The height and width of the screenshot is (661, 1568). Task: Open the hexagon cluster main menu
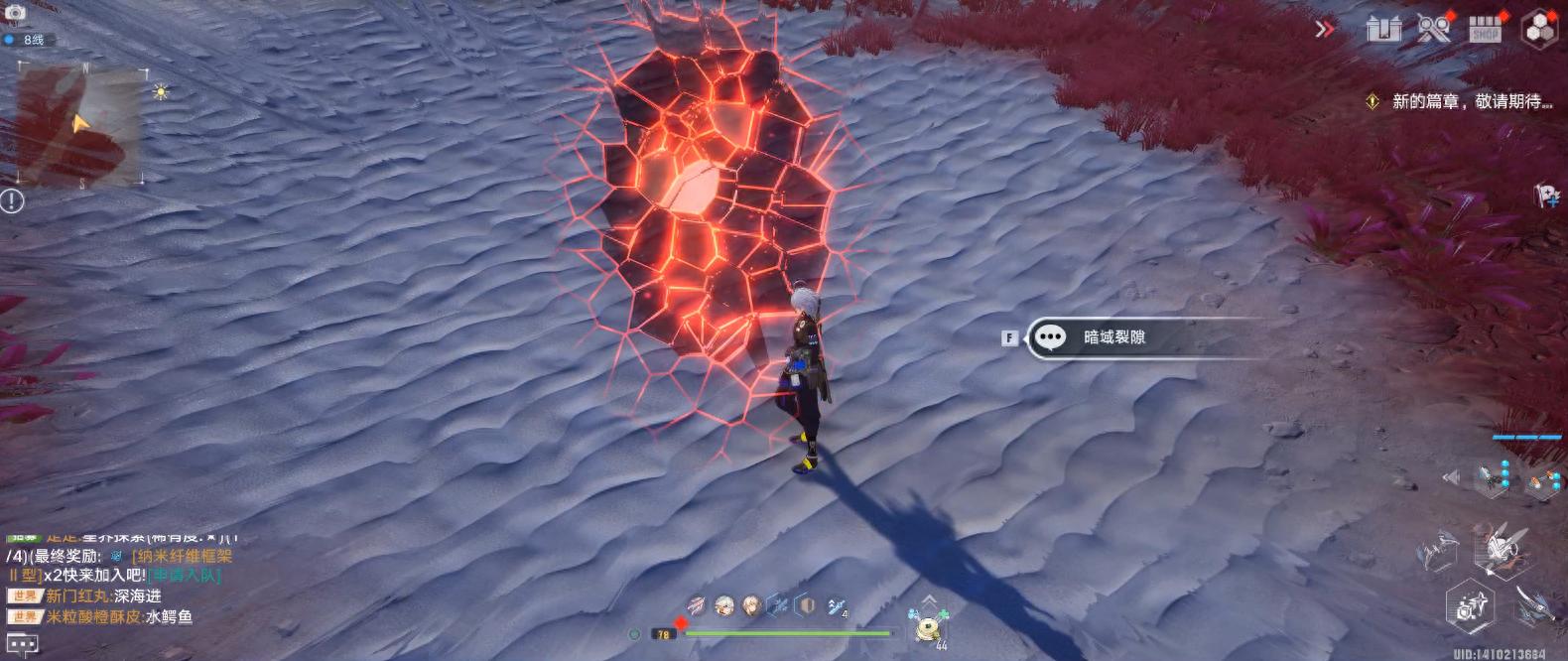(x=1540, y=29)
